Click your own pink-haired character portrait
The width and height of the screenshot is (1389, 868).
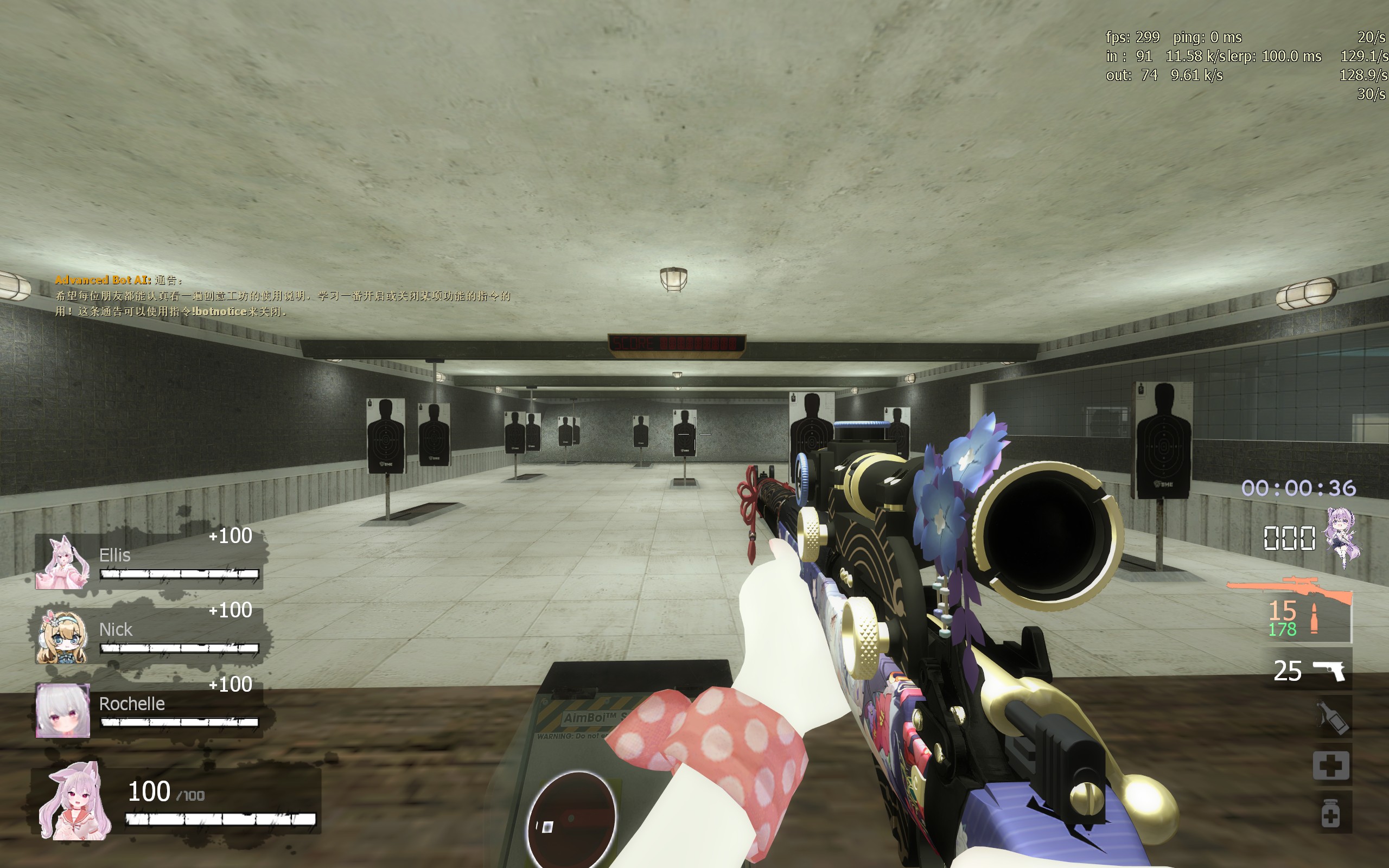75,801
